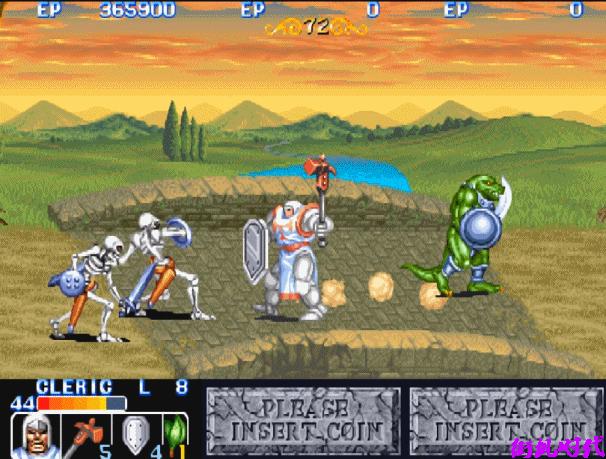Click the Cleric character portrait
The width and height of the screenshot is (606, 459).
(34, 435)
